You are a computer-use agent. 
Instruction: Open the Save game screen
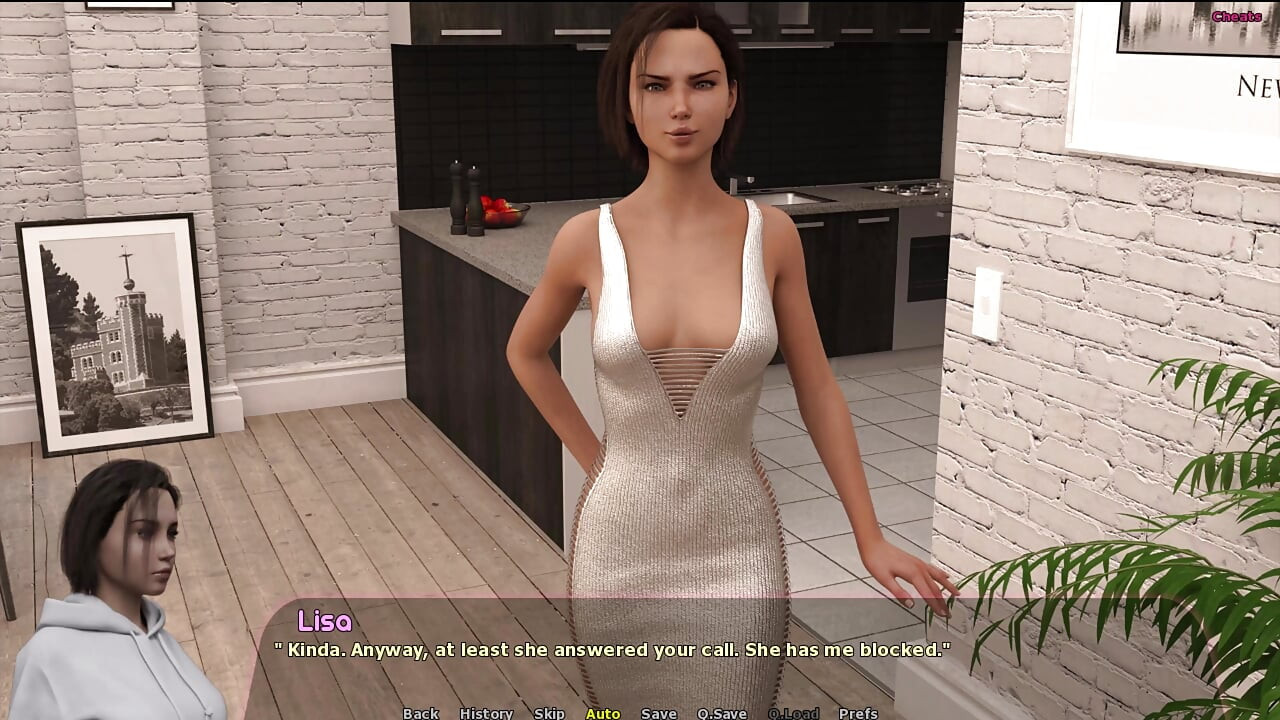[658, 713]
